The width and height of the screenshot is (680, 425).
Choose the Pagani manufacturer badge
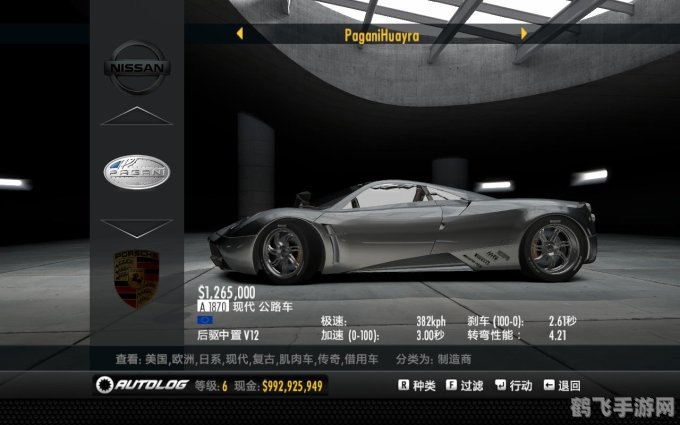point(137,172)
